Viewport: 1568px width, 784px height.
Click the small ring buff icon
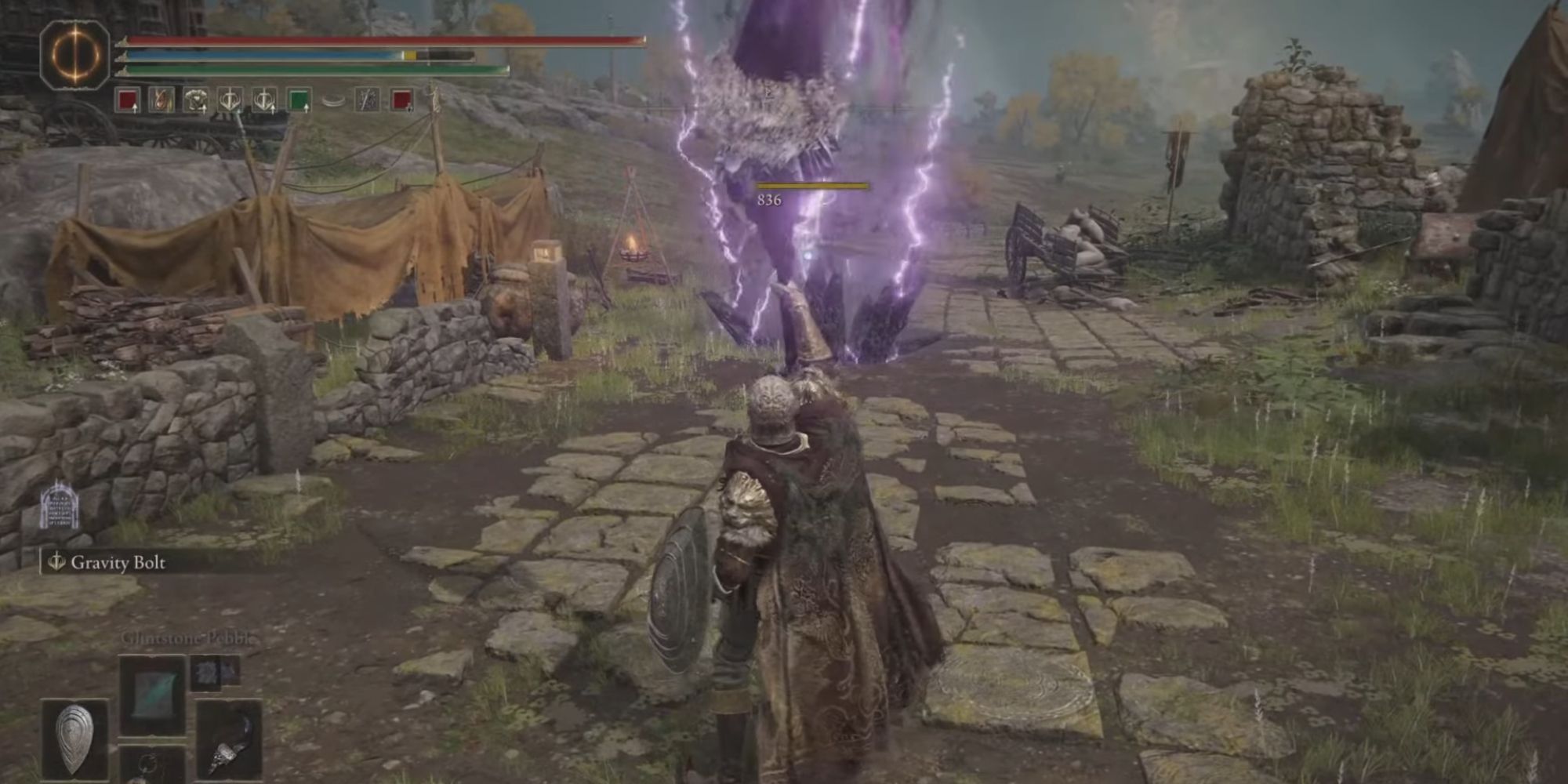[332, 99]
